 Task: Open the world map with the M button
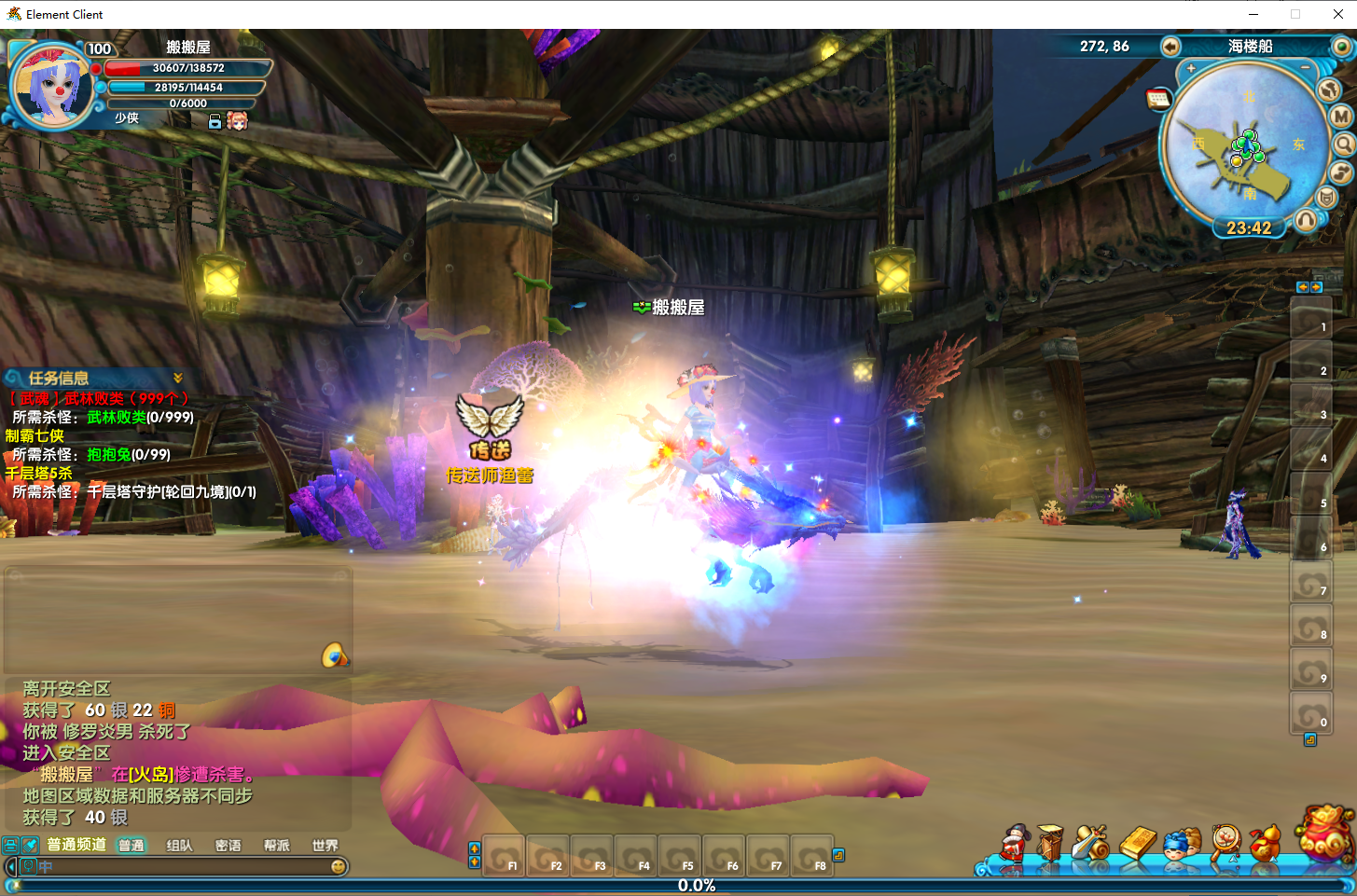1341,117
